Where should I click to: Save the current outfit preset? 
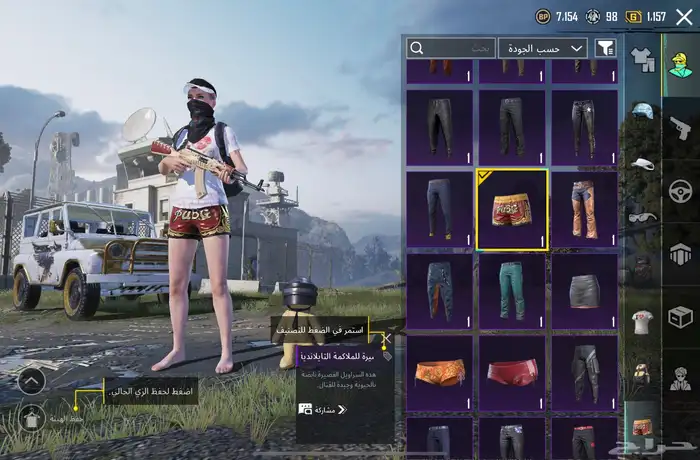coord(31,417)
